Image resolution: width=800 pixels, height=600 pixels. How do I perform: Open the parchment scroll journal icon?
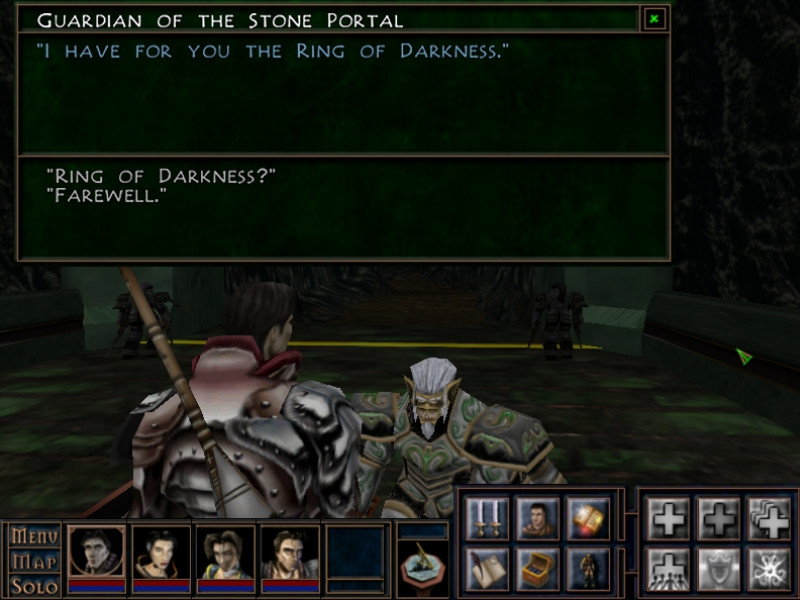point(486,569)
